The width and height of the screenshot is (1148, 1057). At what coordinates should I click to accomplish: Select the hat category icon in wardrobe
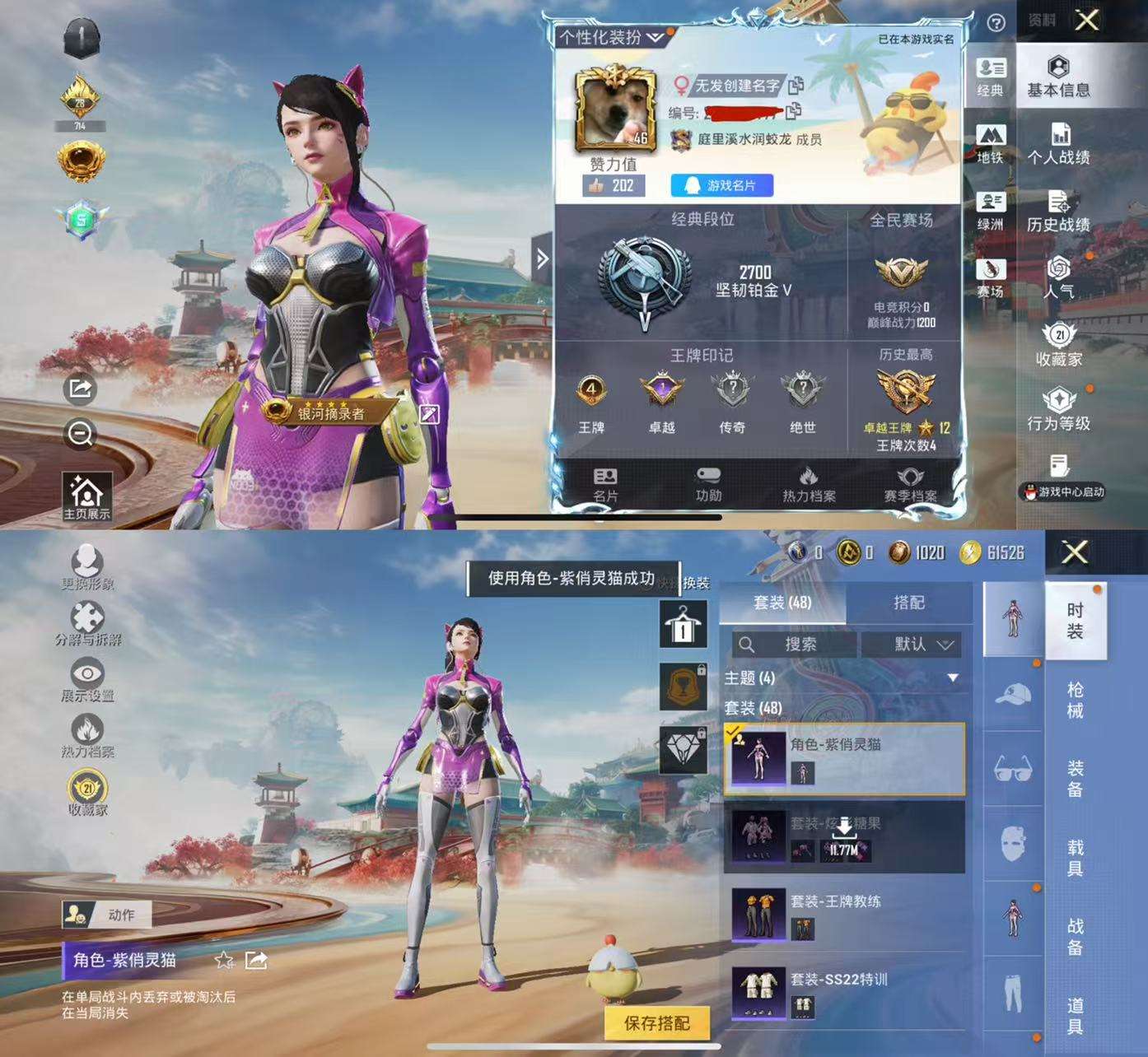[1014, 696]
